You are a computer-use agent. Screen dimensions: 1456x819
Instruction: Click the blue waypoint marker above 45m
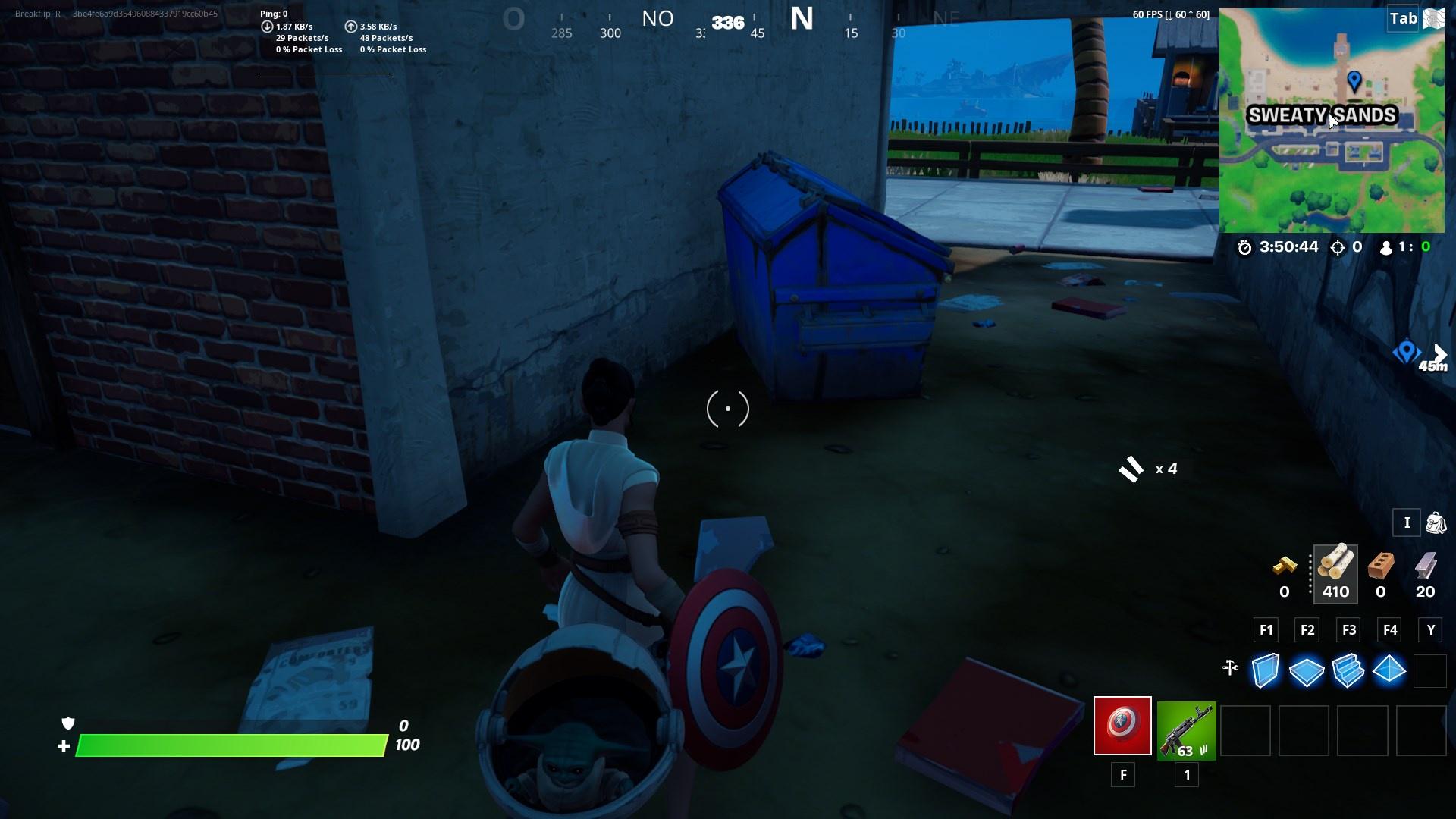point(1407,351)
